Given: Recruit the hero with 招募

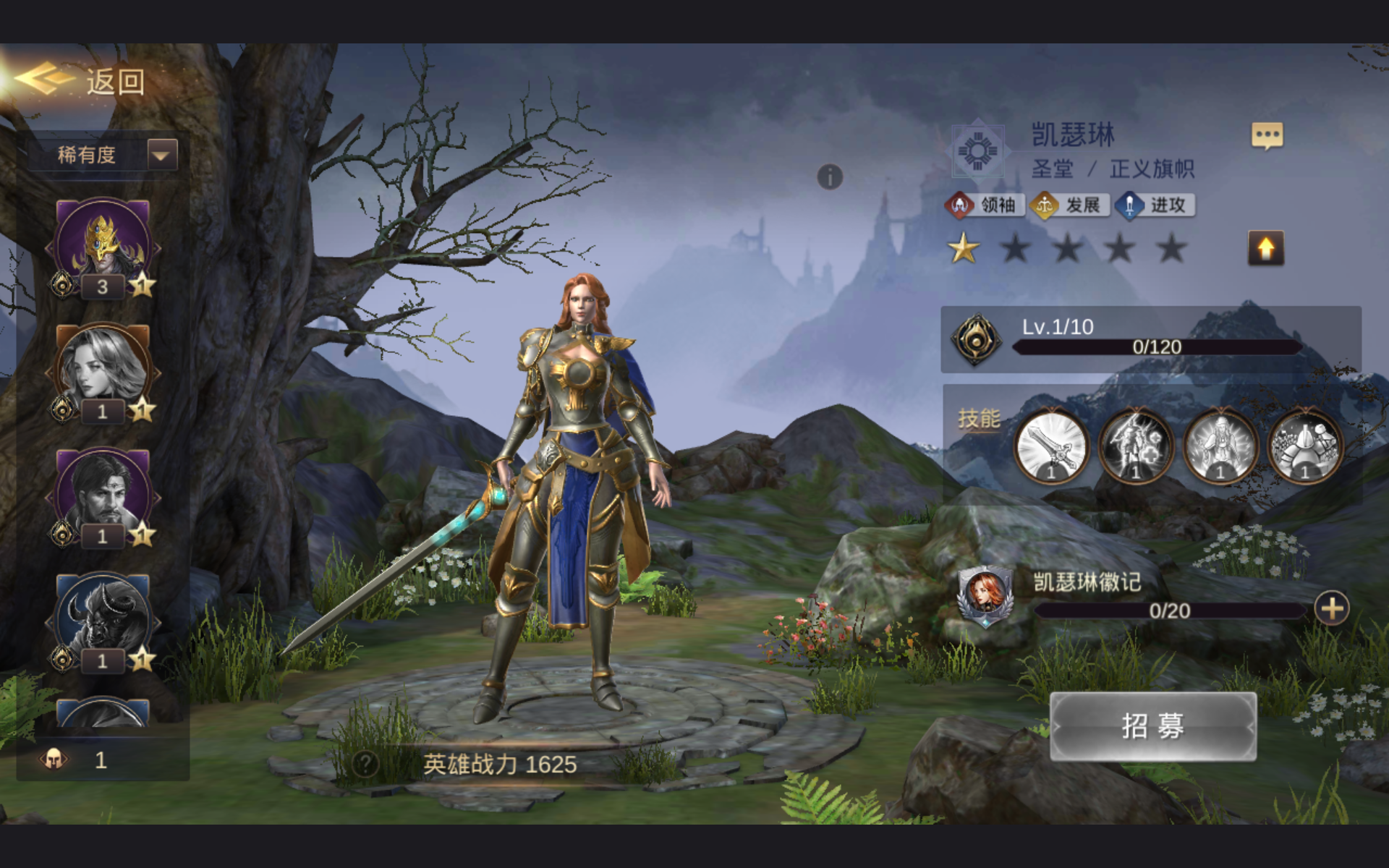Looking at the screenshot, I should (1152, 726).
